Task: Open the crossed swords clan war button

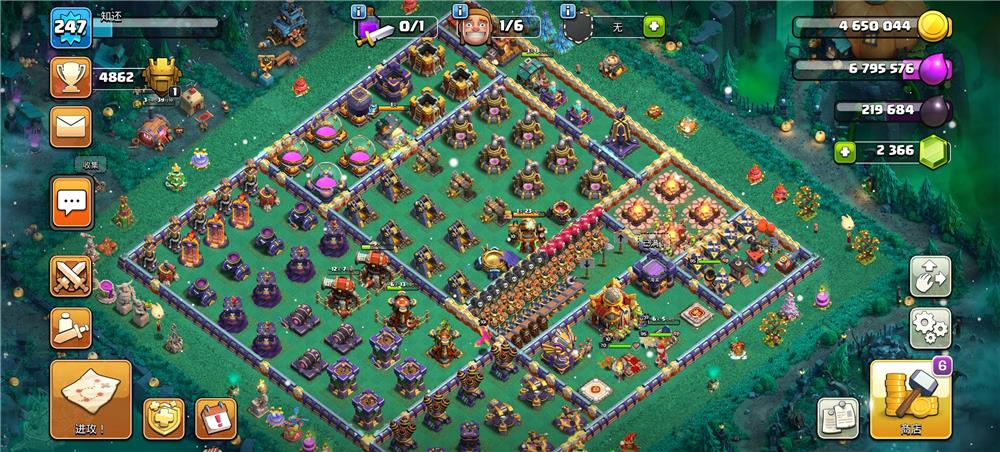Action: point(71,276)
